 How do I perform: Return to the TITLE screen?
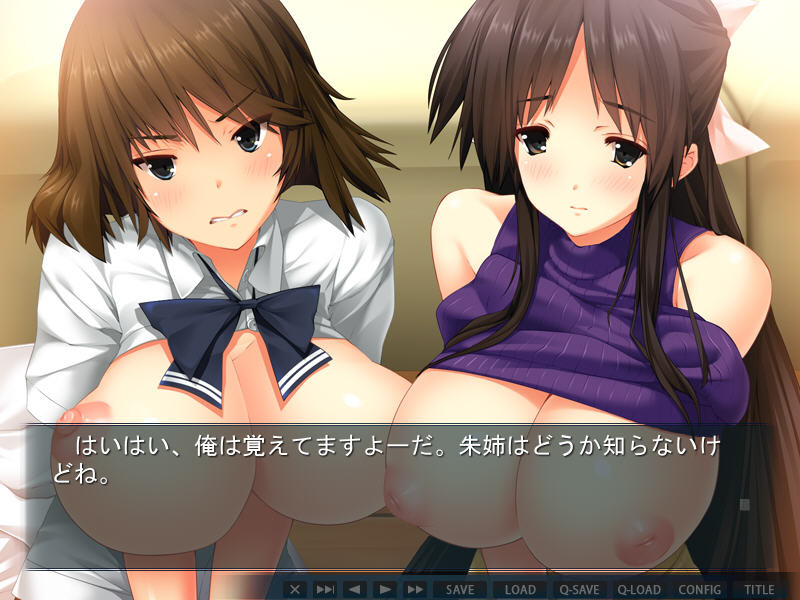[759, 590]
